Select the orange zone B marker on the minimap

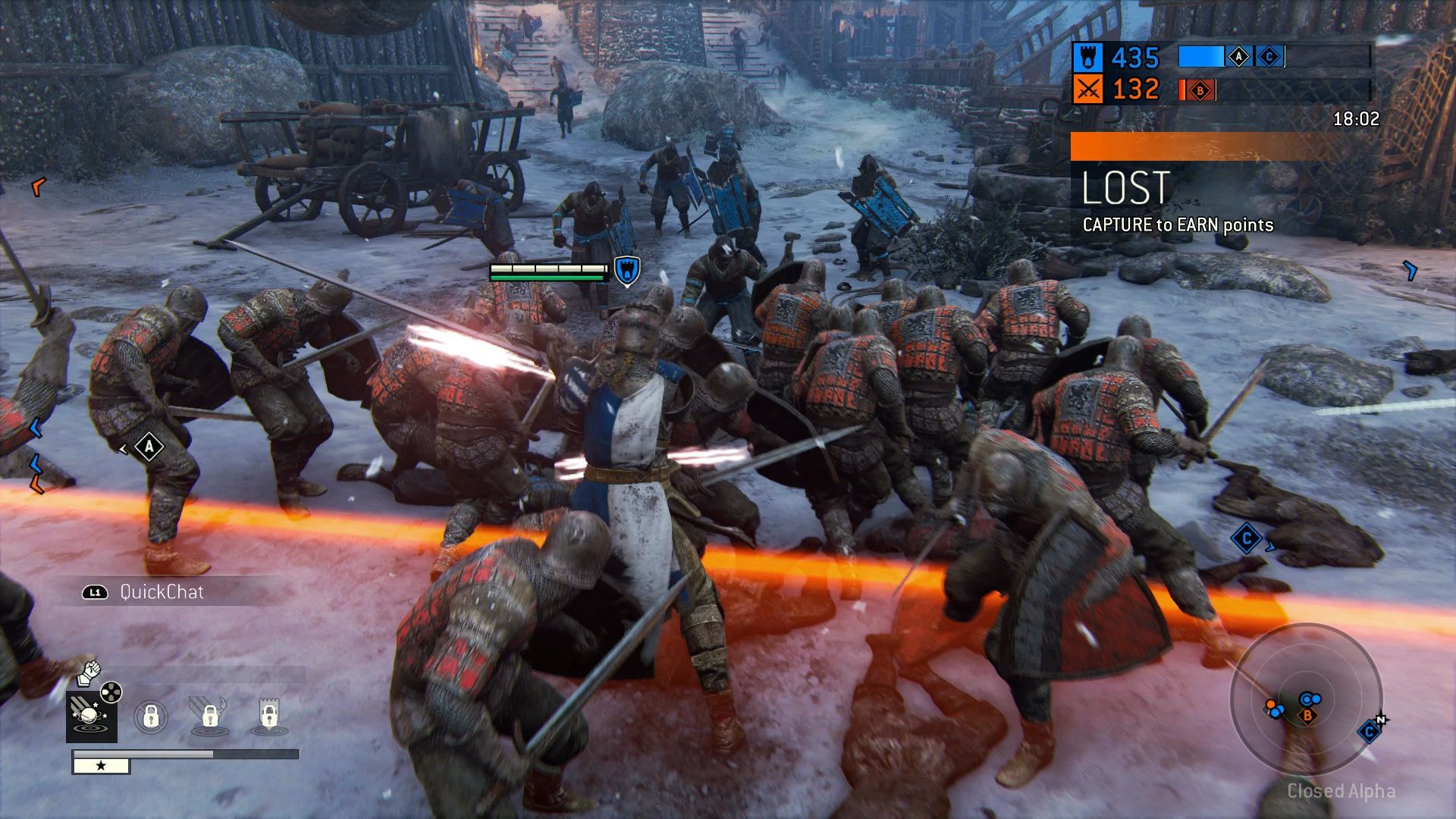click(x=1307, y=715)
